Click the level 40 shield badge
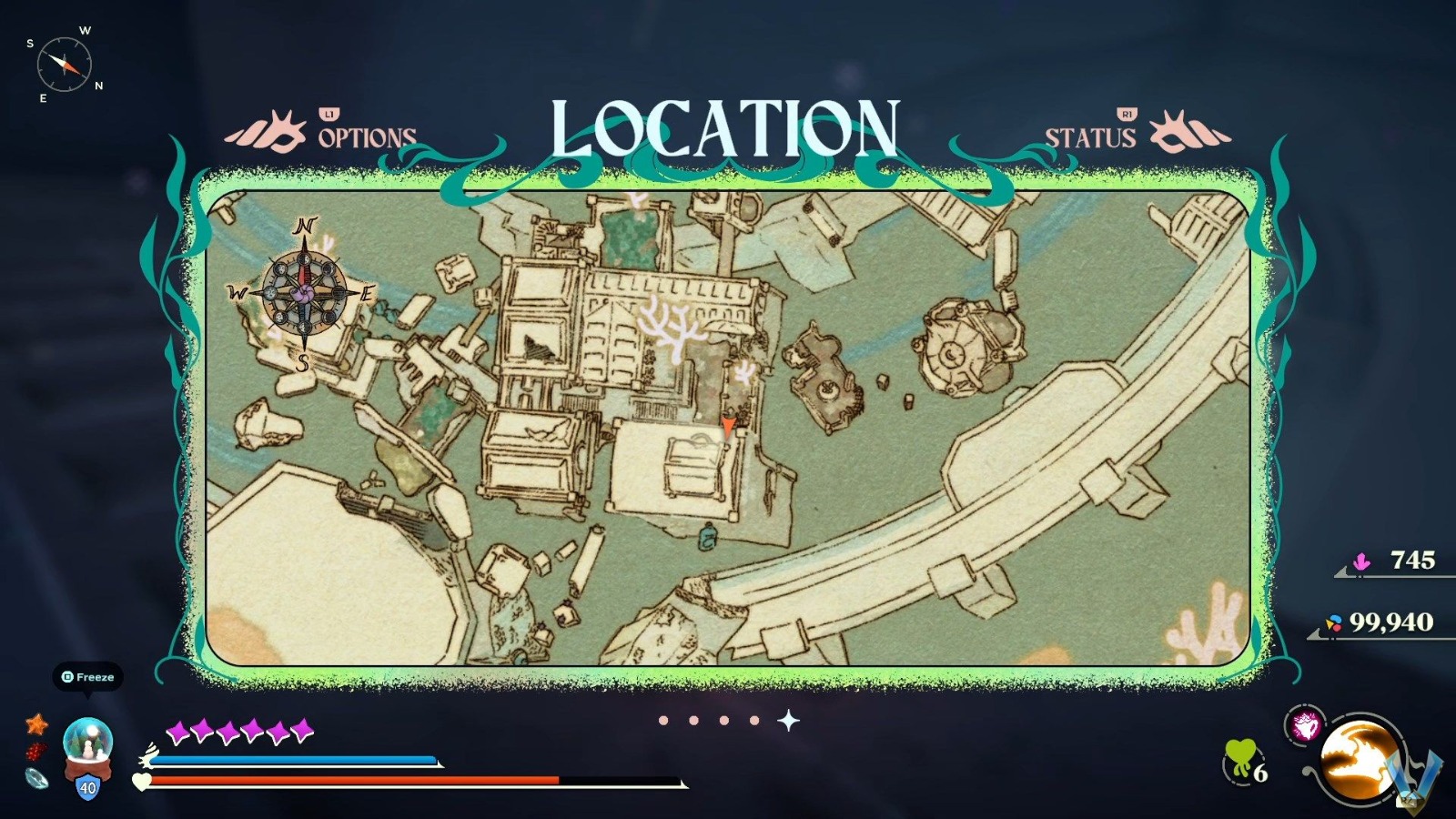The height and width of the screenshot is (819, 1456). [86, 784]
